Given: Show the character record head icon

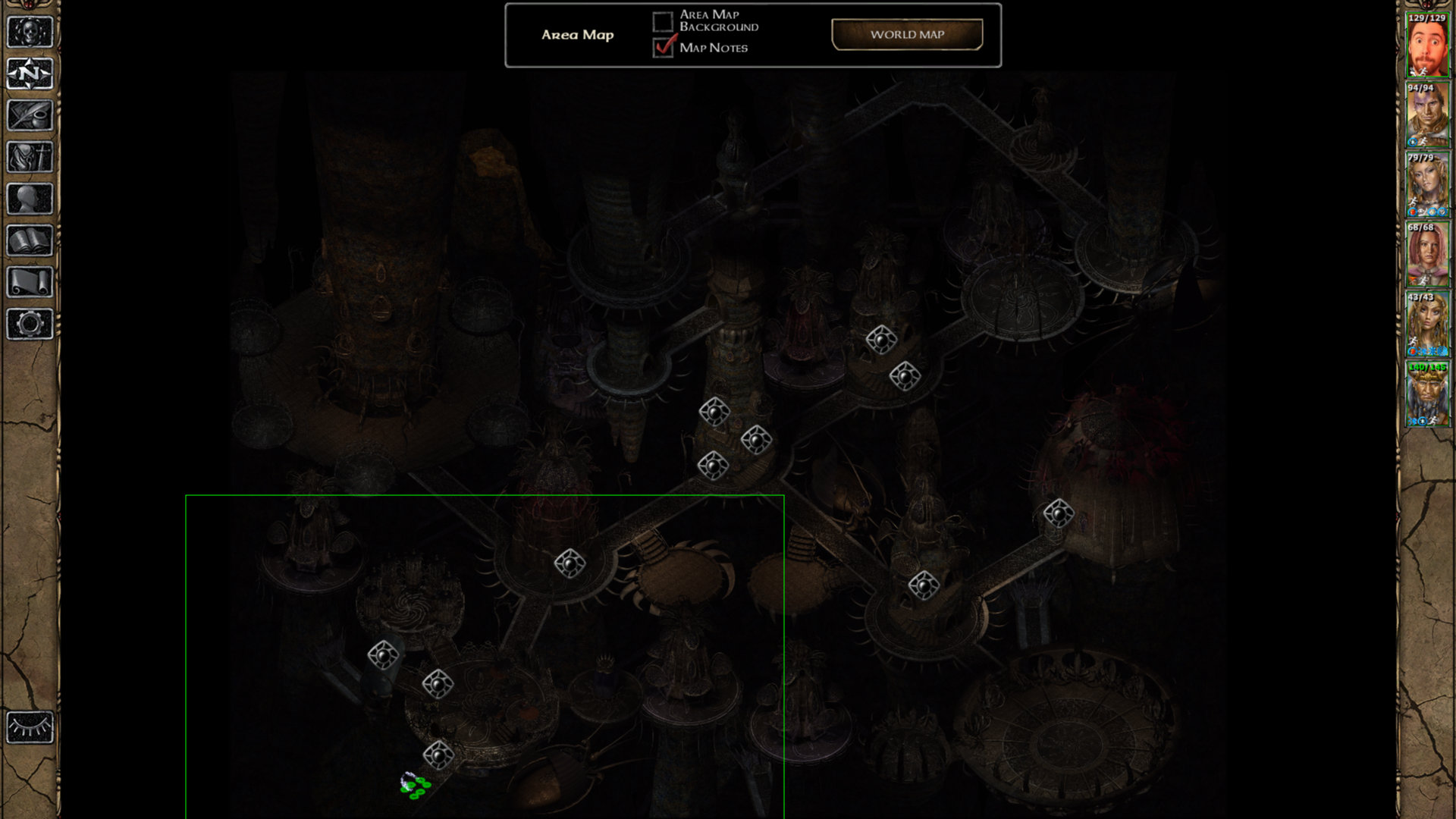Looking at the screenshot, I should click(30, 199).
